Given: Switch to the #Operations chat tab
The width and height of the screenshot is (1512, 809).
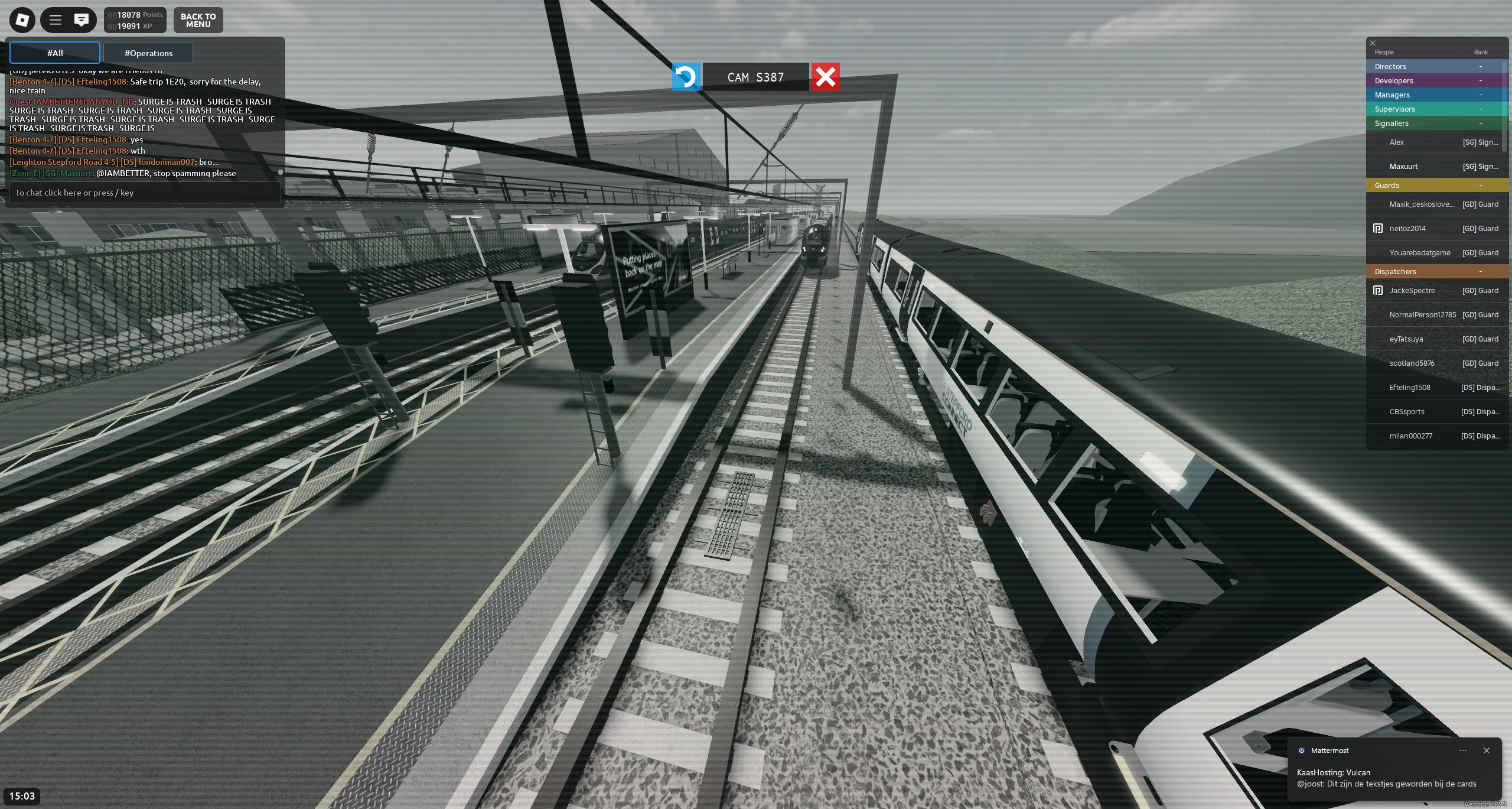Looking at the screenshot, I should point(148,53).
